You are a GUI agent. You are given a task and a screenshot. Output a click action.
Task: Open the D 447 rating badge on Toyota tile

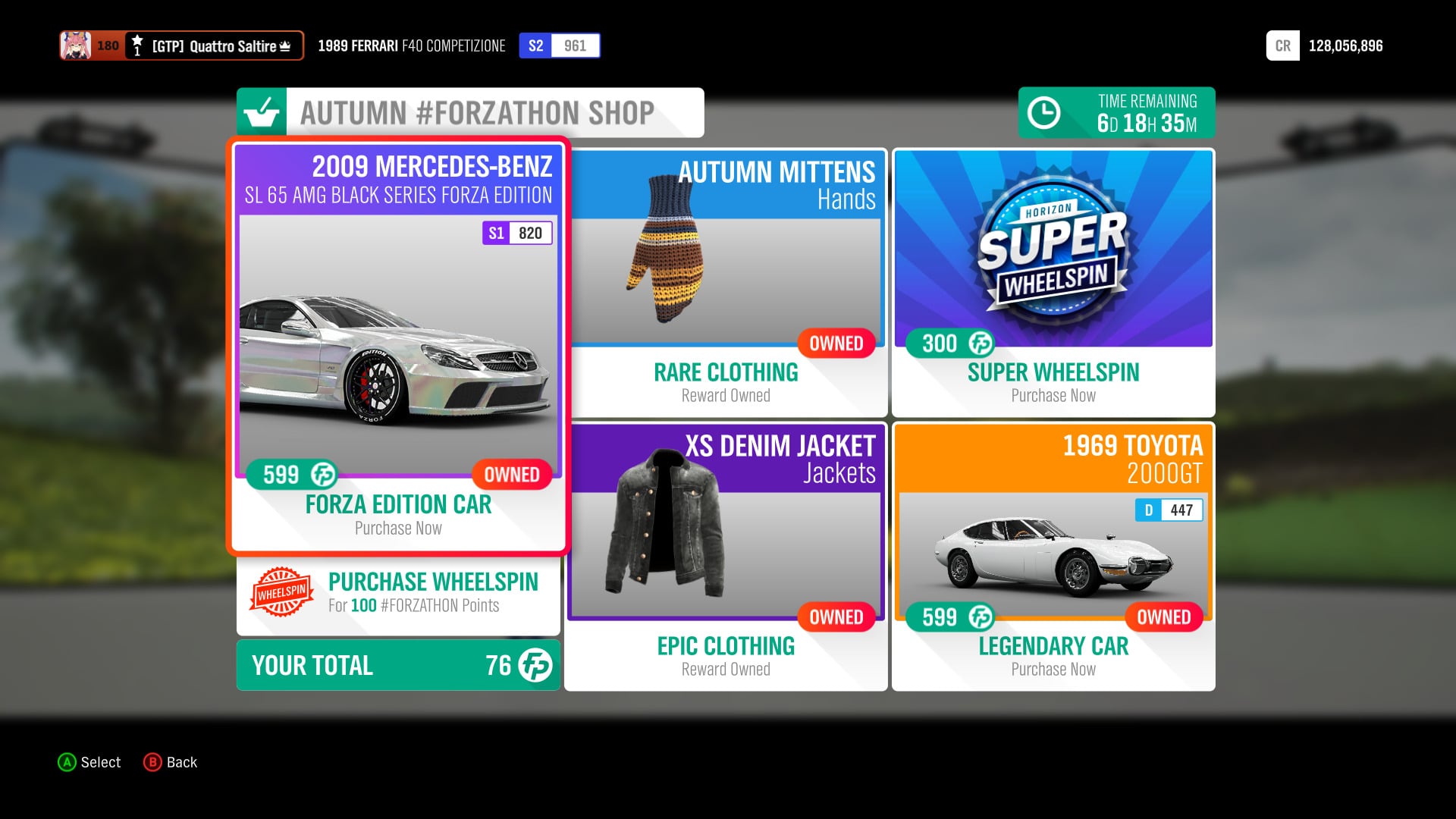pos(1168,510)
